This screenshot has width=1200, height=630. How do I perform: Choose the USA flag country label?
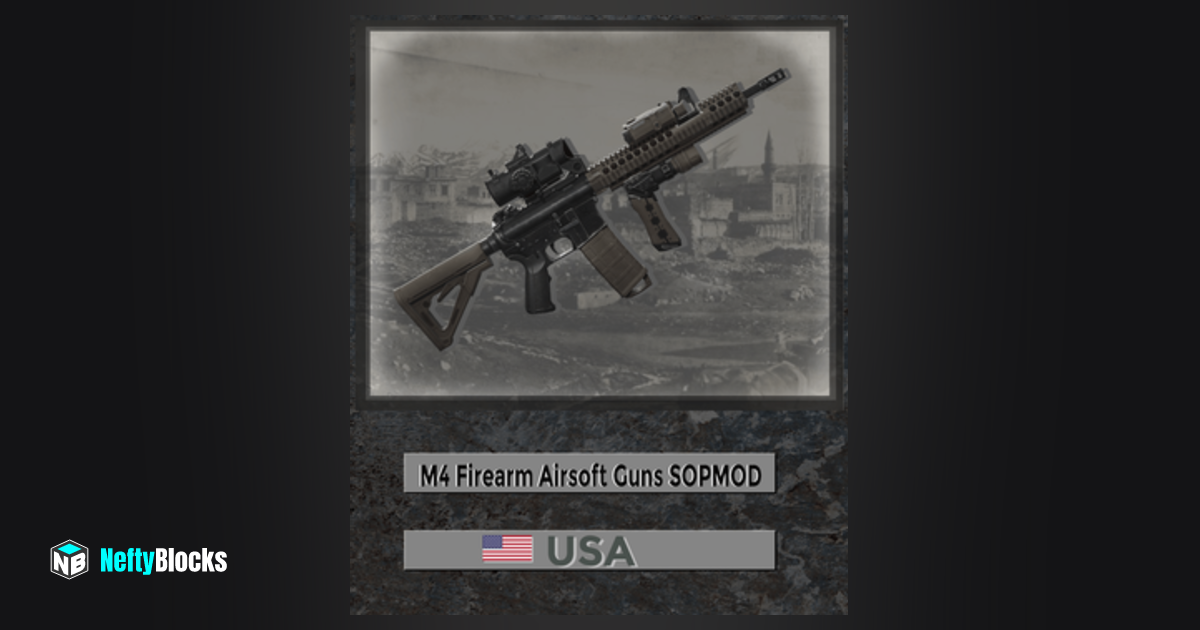589,550
